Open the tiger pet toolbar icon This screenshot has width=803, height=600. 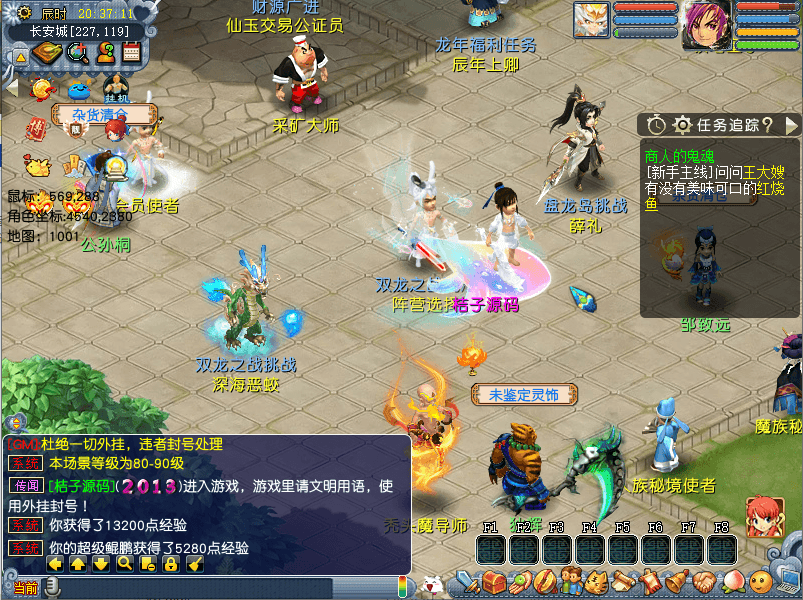(x=596, y=581)
